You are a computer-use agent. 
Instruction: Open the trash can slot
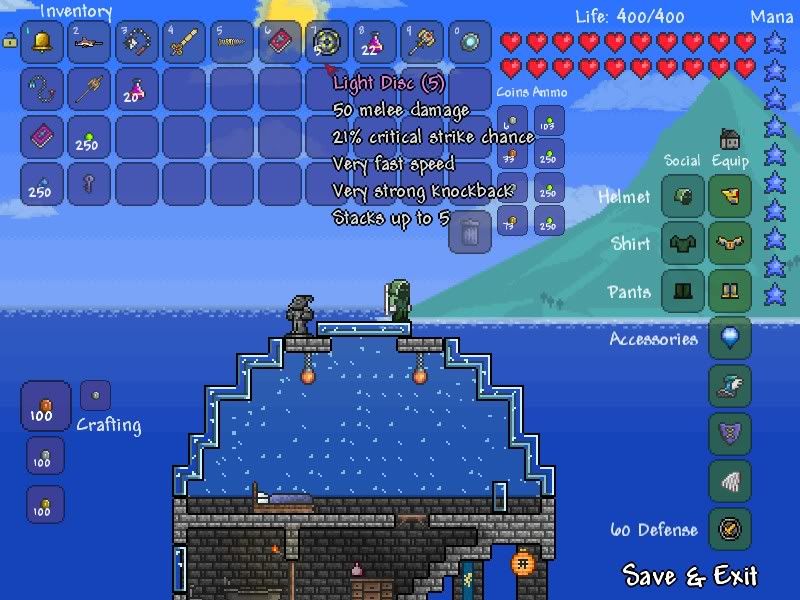pos(470,232)
